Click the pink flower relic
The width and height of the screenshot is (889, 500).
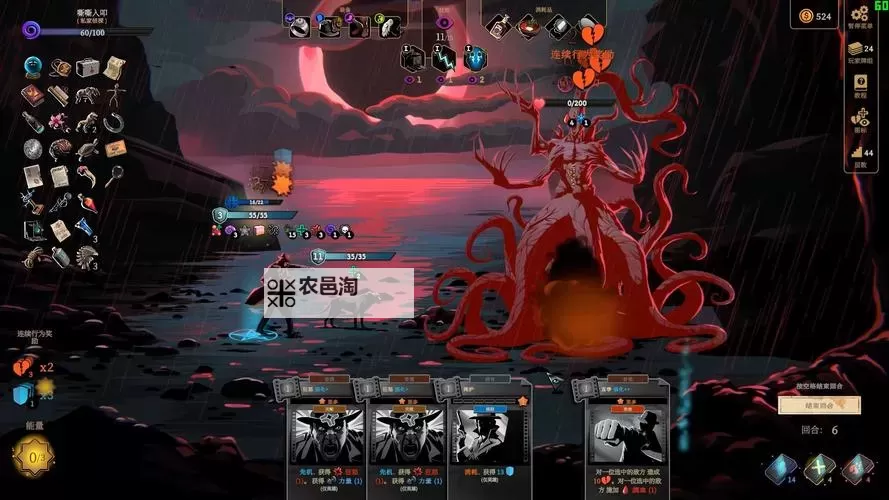[60, 122]
